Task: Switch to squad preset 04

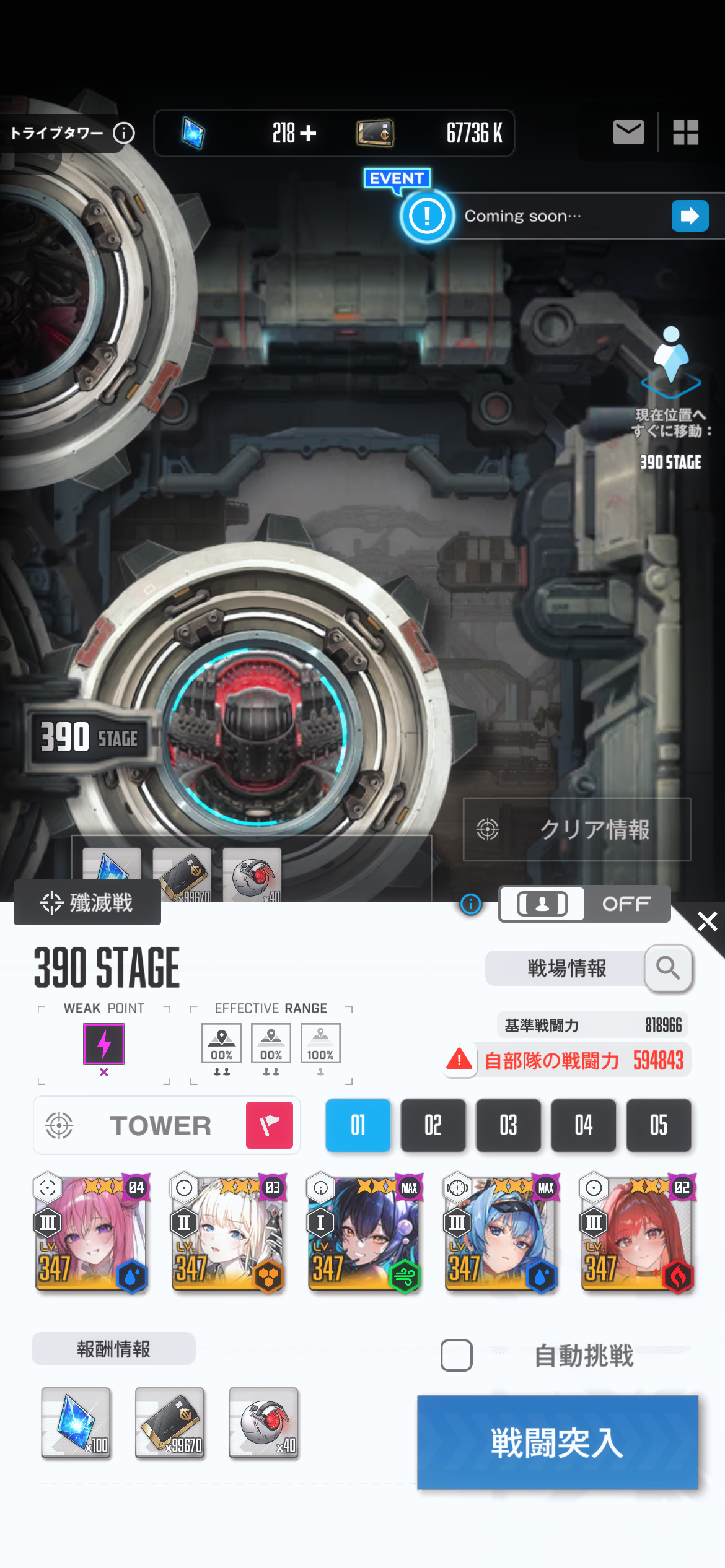Action: 583,1125
